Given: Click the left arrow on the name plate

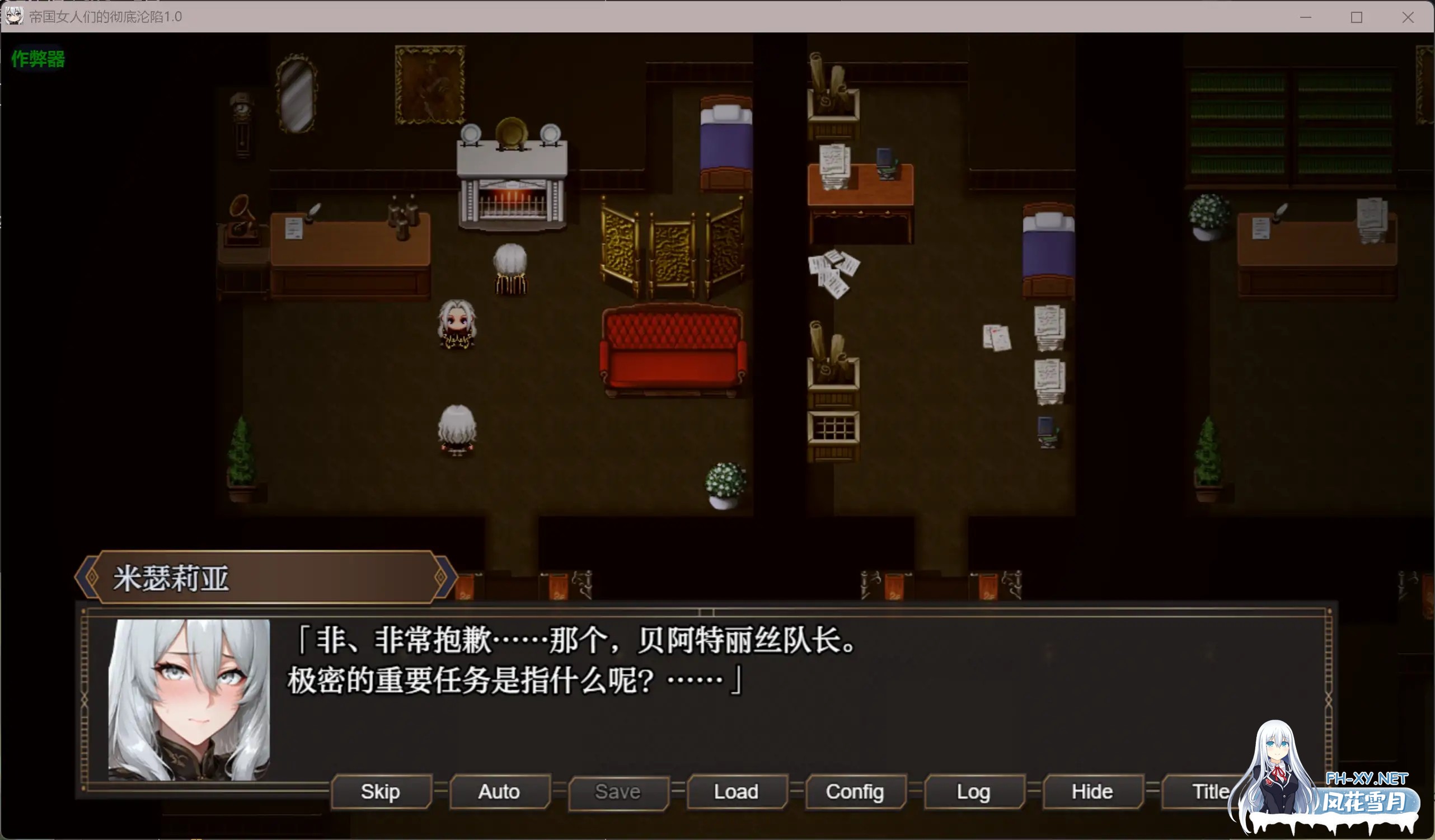Looking at the screenshot, I should point(88,577).
